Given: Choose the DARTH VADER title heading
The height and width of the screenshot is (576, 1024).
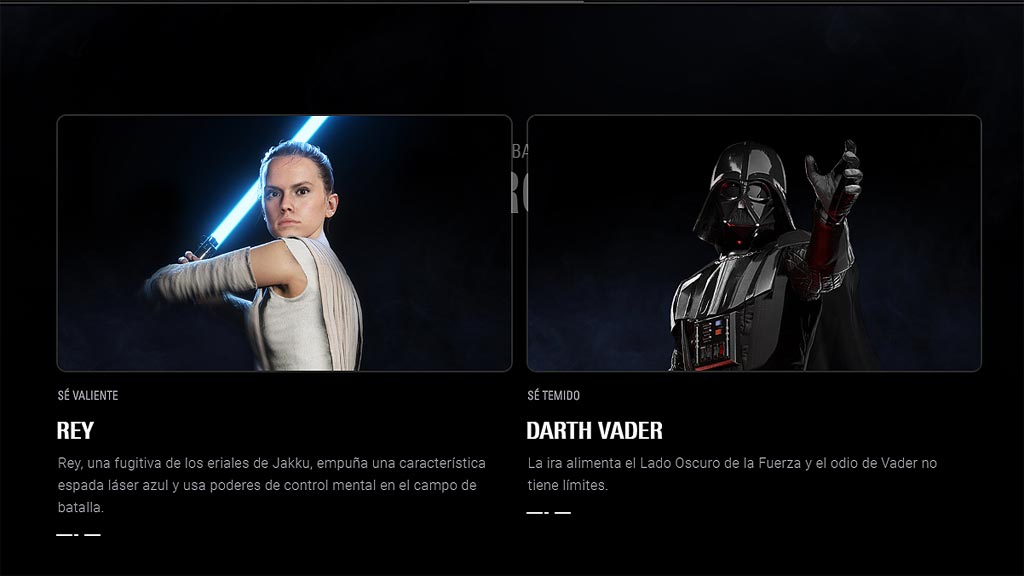Looking at the screenshot, I should point(594,431).
